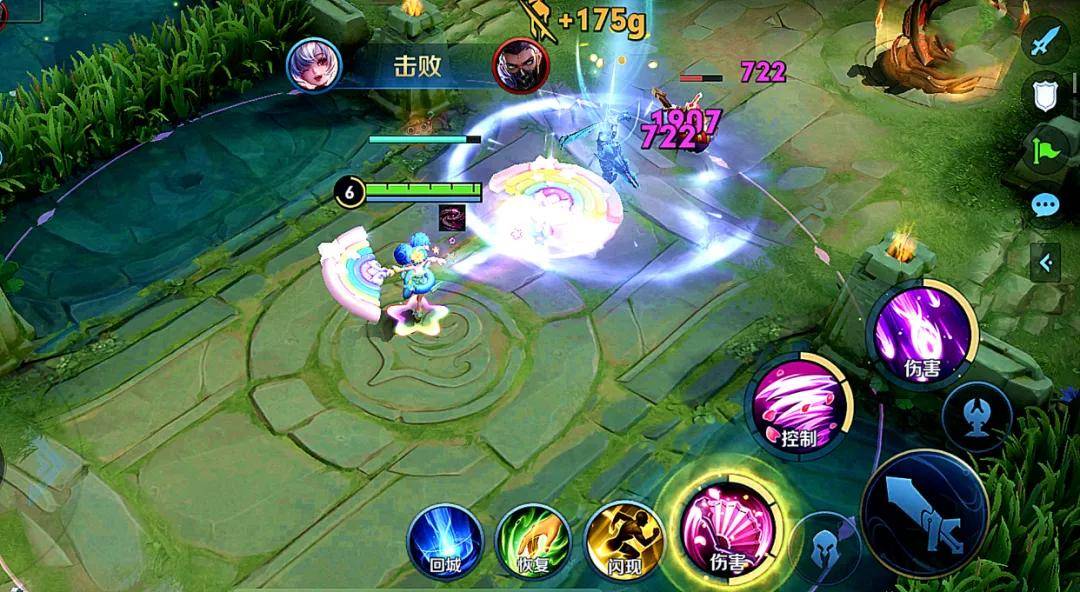Send the green flag rally signal
Viewport: 1080px width, 592px height.
coord(1047,152)
